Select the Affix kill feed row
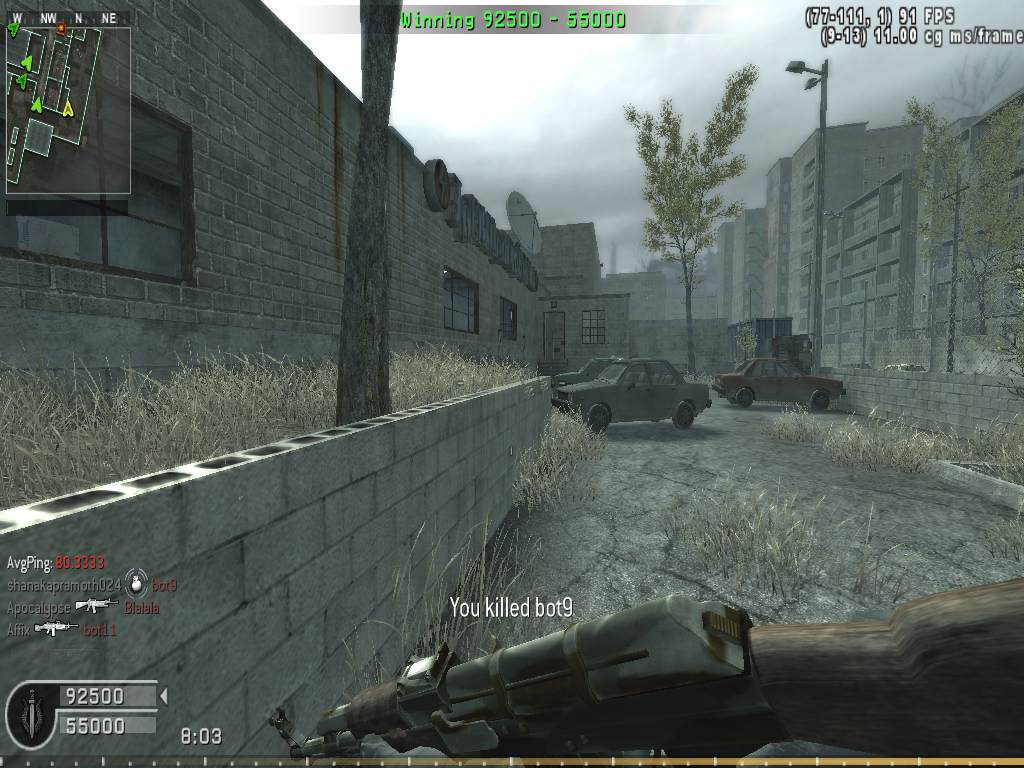 (61, 629)
